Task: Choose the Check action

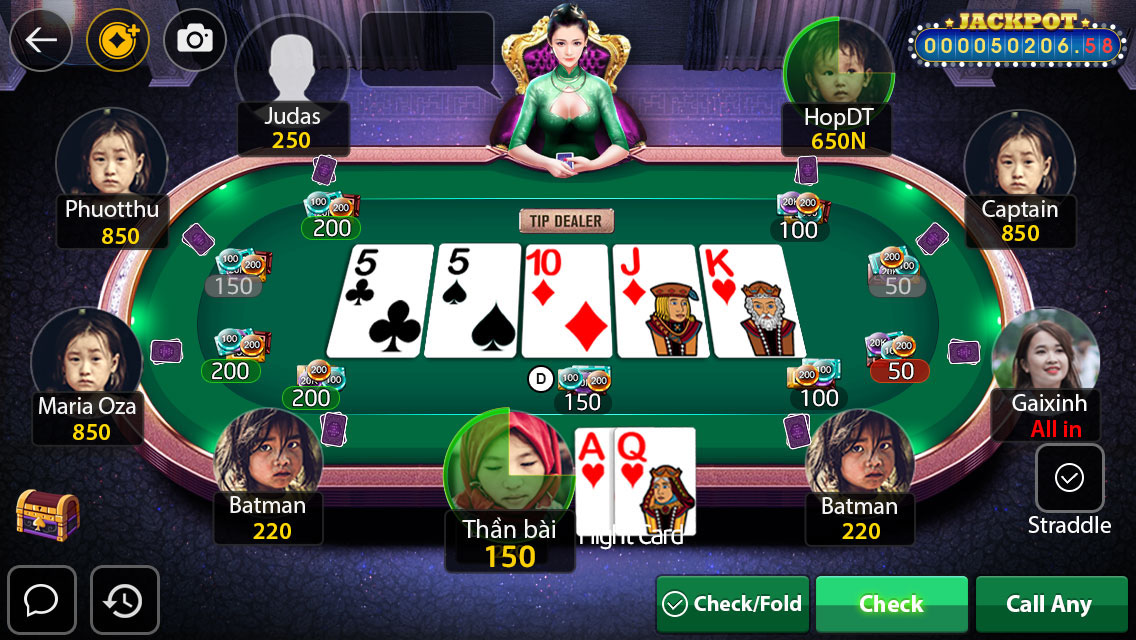Action: point(891,604)
